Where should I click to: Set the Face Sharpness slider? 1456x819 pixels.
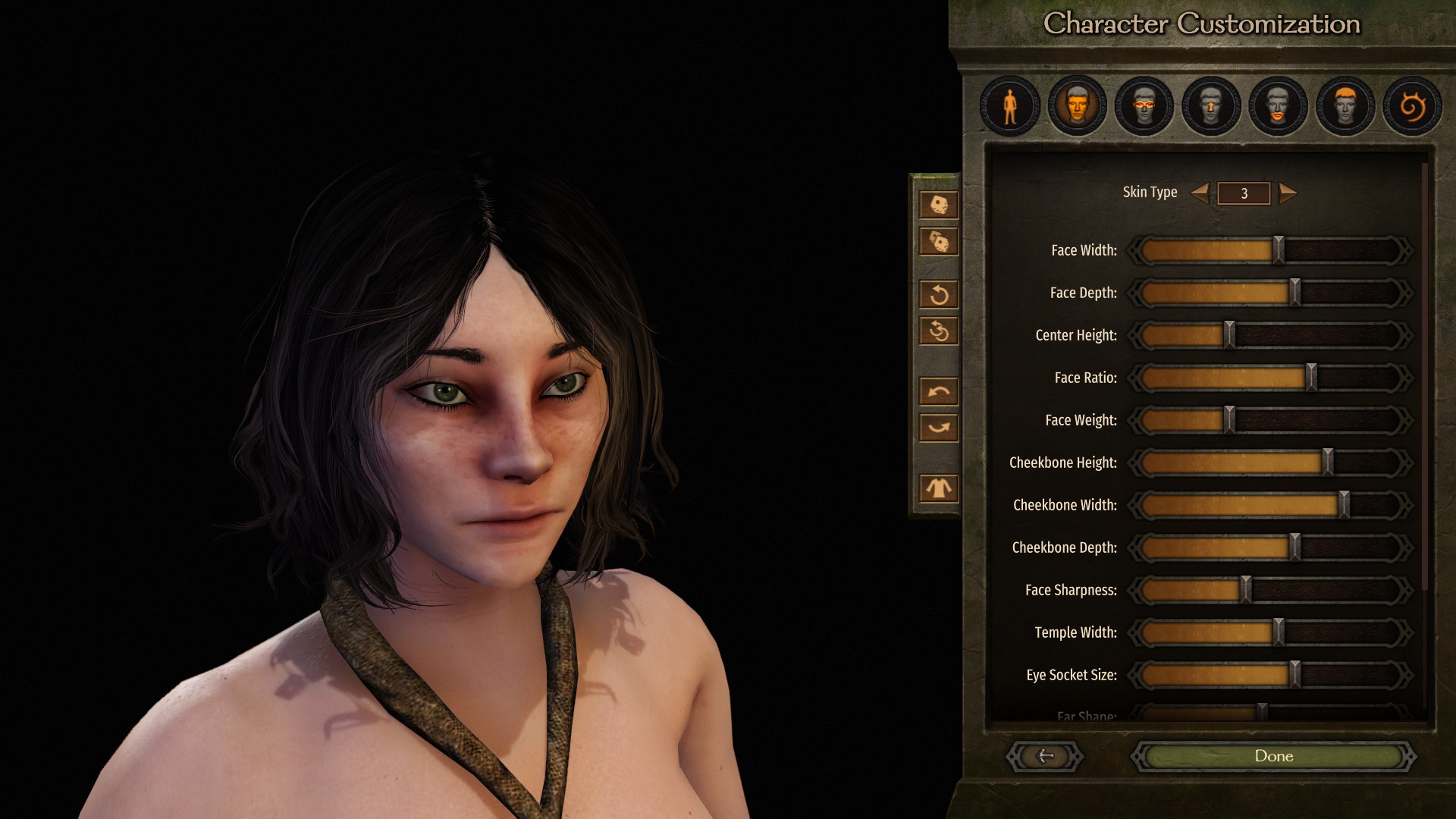(x=1245, y=590)
